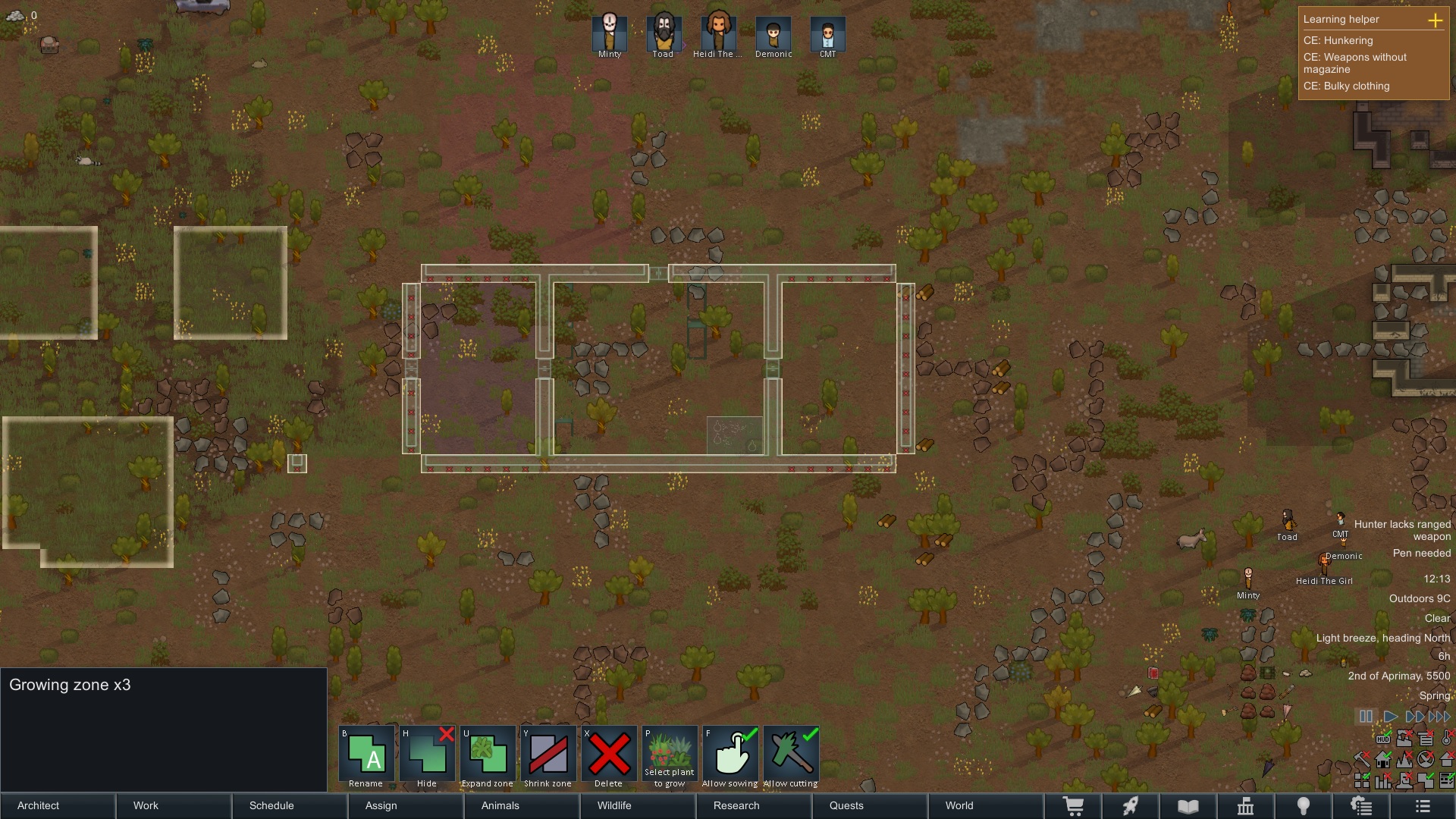
Task: Click the Pen needed alert
Action: point(1421,554)
